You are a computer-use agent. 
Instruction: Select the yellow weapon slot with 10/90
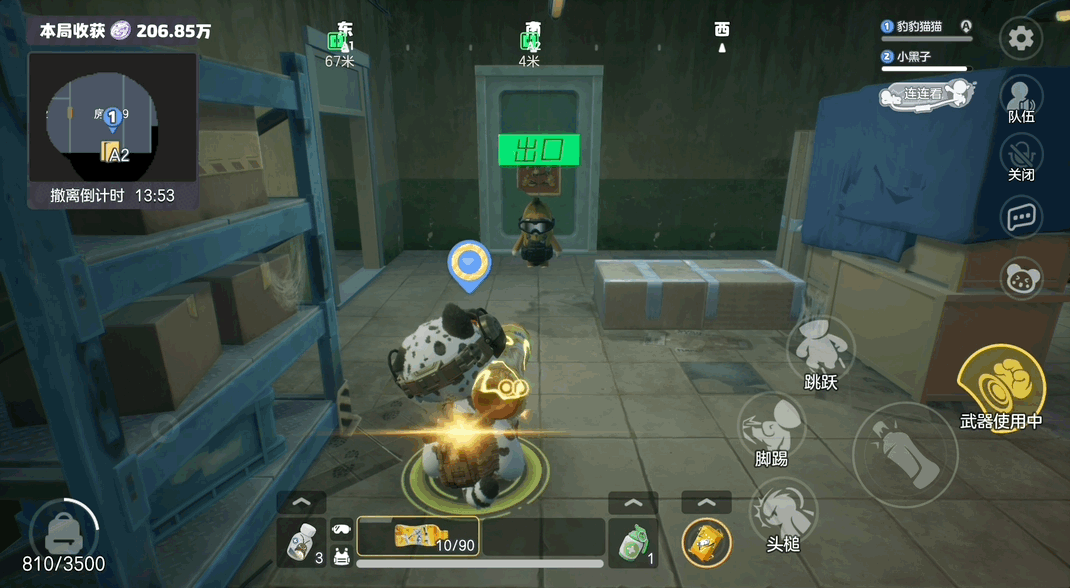[417, 535]
